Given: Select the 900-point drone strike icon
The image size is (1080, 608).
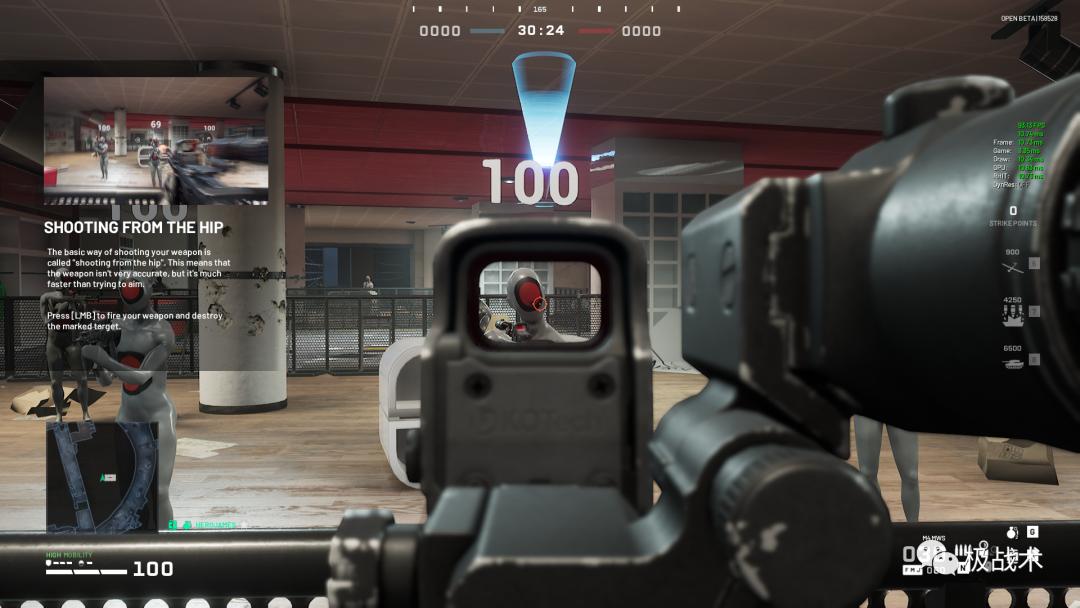Looking at the screenshot, I should pos(1013,264).
